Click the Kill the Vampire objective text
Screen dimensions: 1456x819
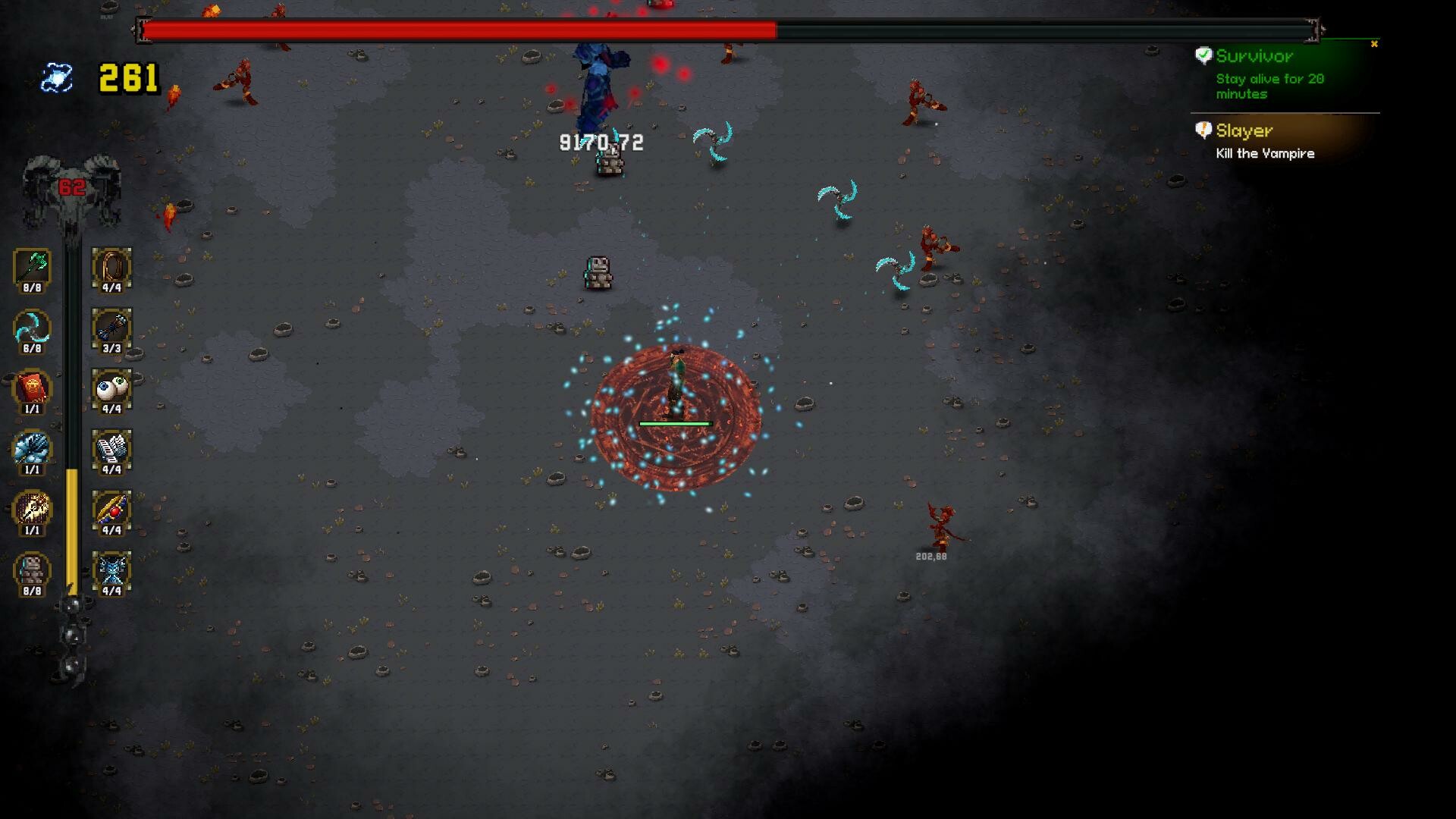(1265, 153)
